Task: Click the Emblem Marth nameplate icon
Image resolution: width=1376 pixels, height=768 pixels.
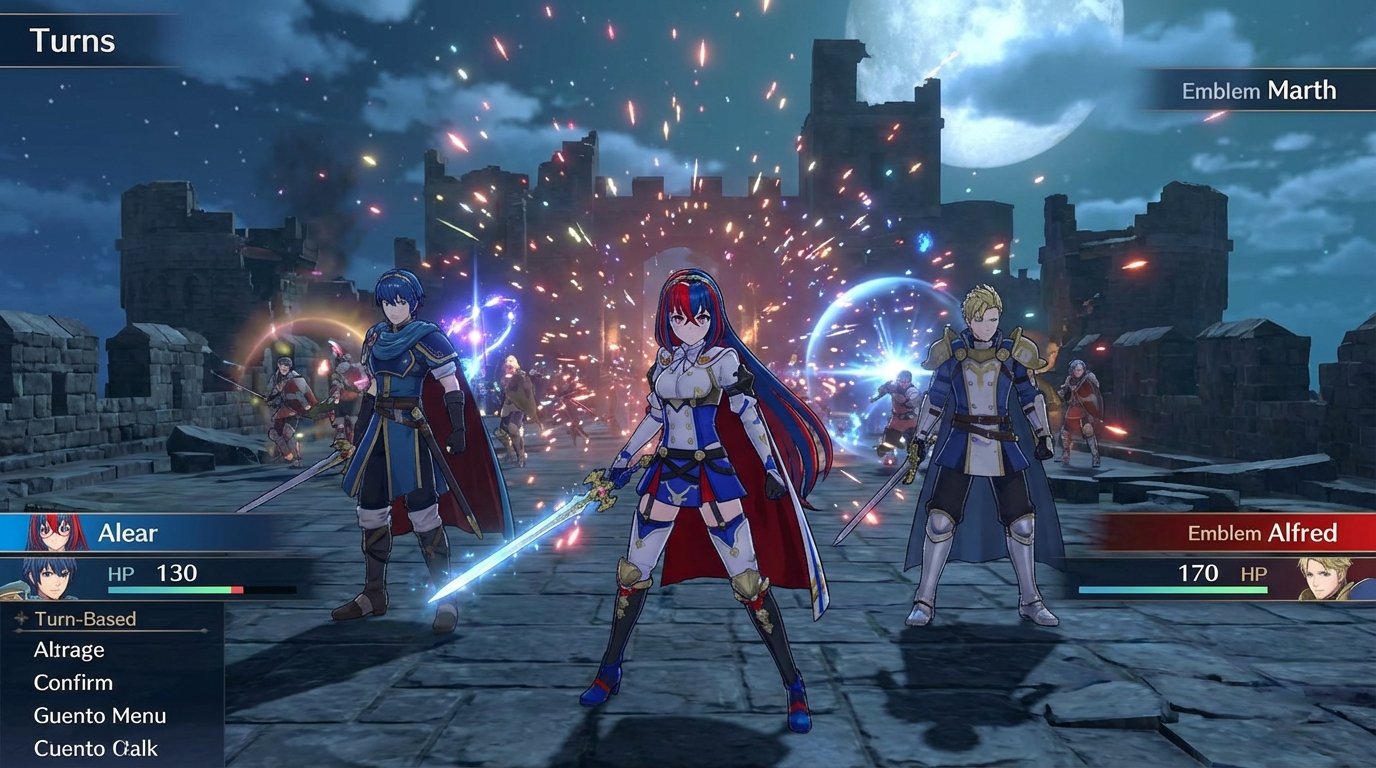Action: 1260,90
